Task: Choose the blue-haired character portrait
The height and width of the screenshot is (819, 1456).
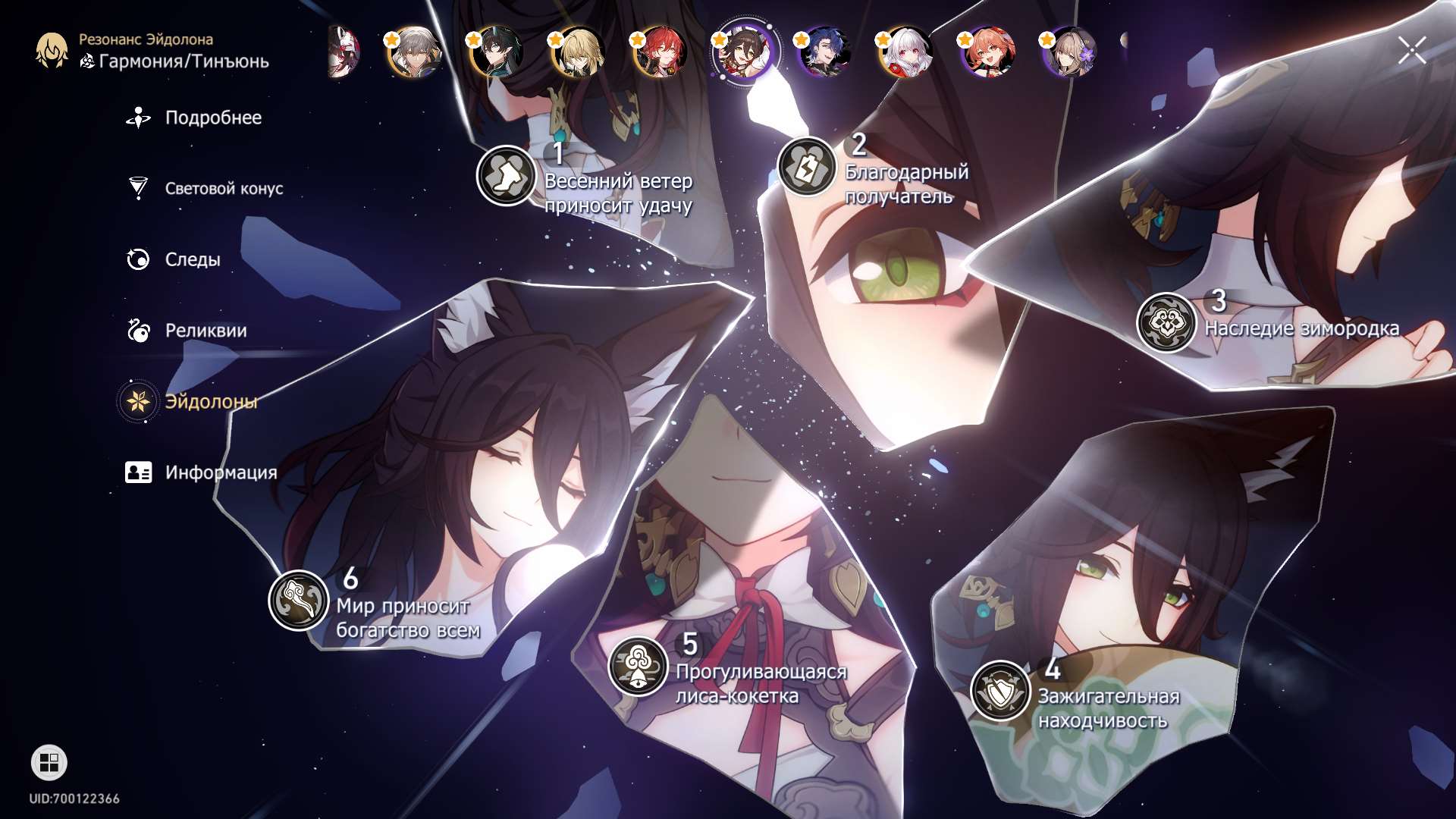Action: click(824, 52)
